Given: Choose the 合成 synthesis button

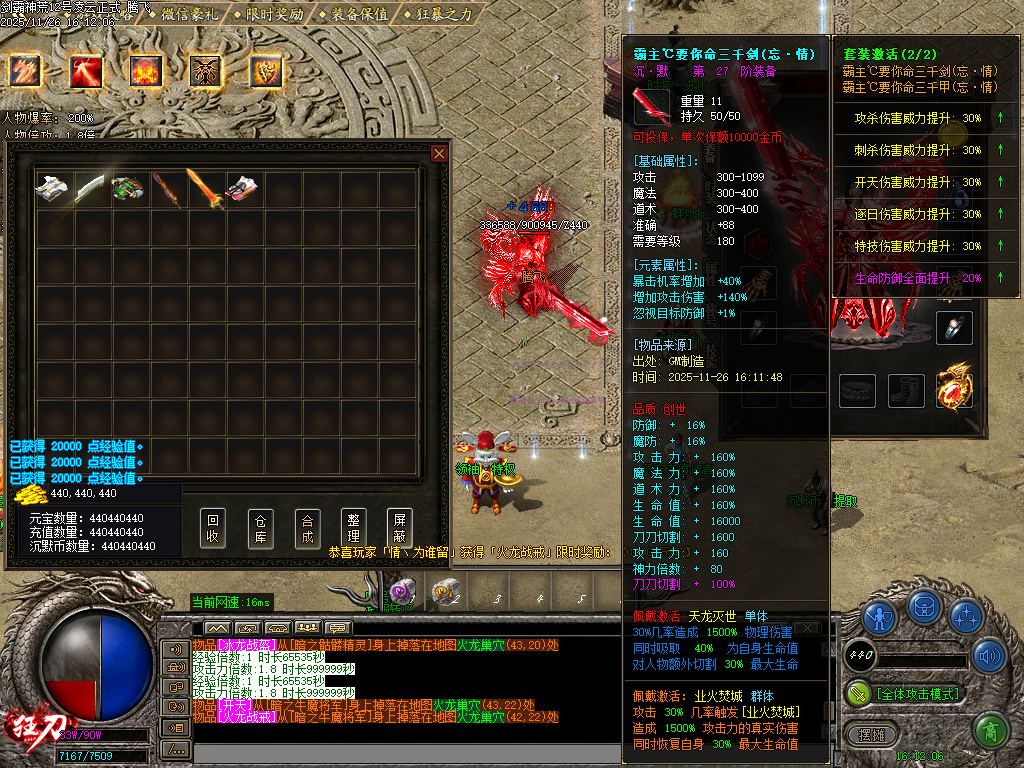Looking at the screenshot, I should tap(307, 528).
